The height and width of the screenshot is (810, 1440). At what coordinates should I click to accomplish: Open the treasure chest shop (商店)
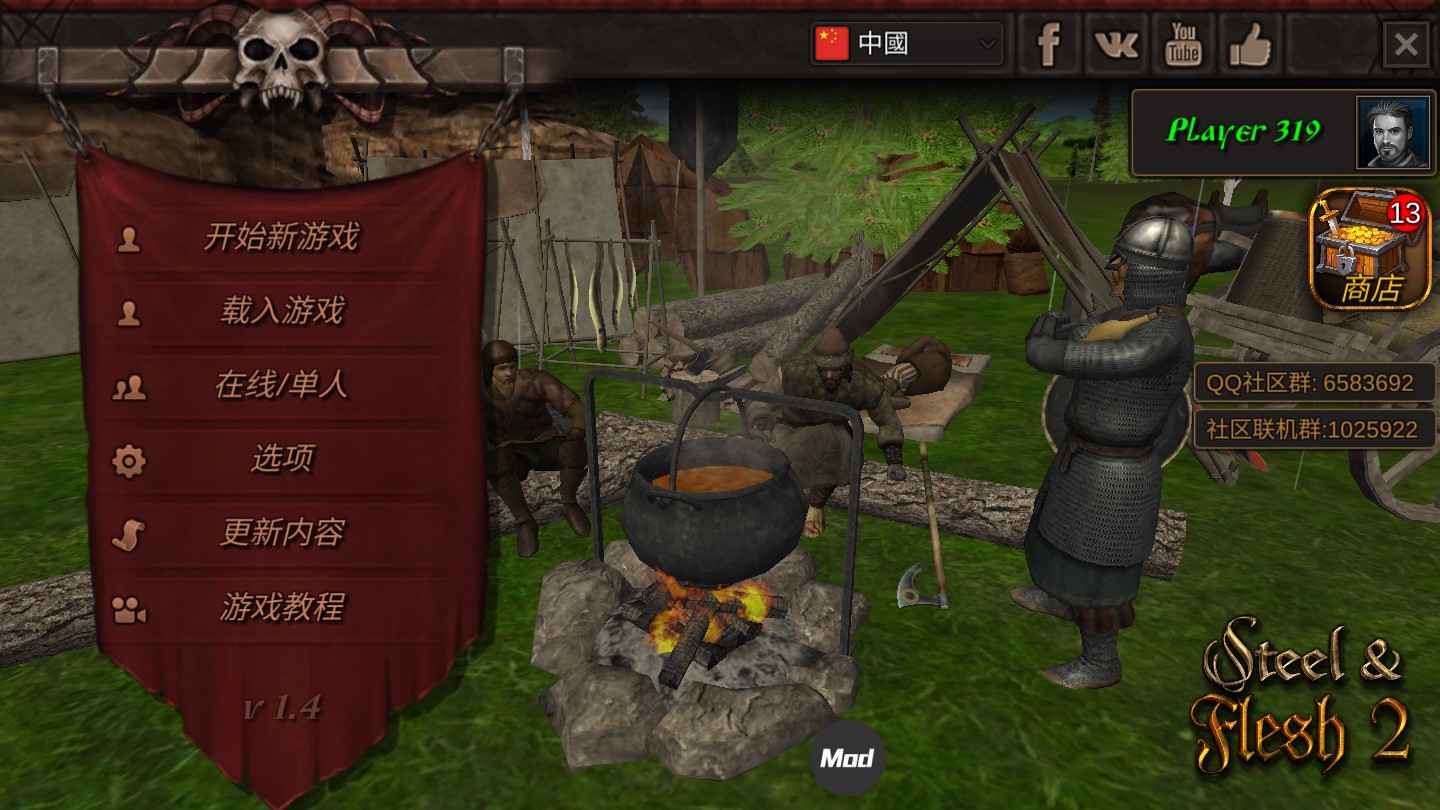click(1369, 250)
